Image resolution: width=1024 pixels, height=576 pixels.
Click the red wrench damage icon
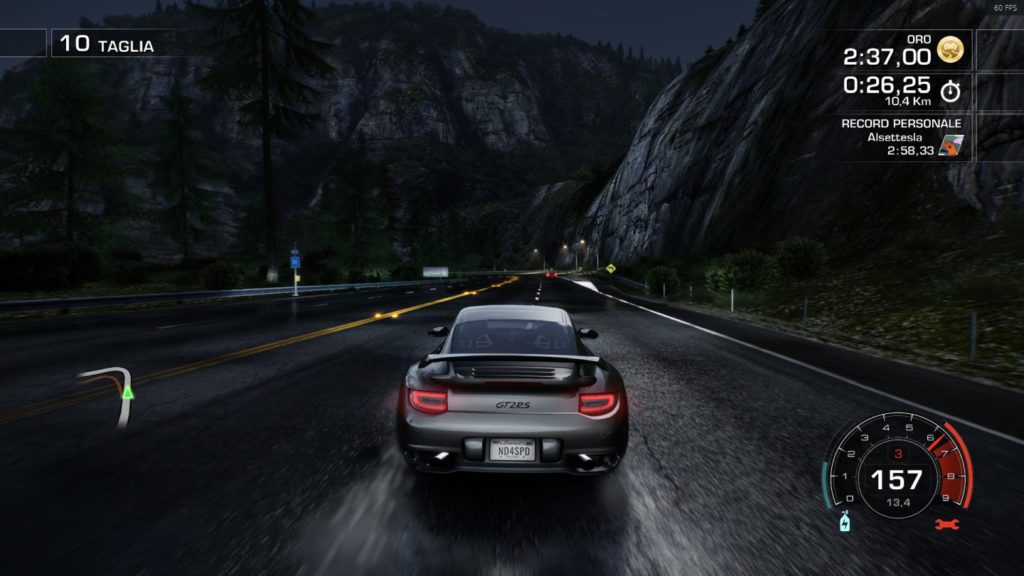(946, 524)
